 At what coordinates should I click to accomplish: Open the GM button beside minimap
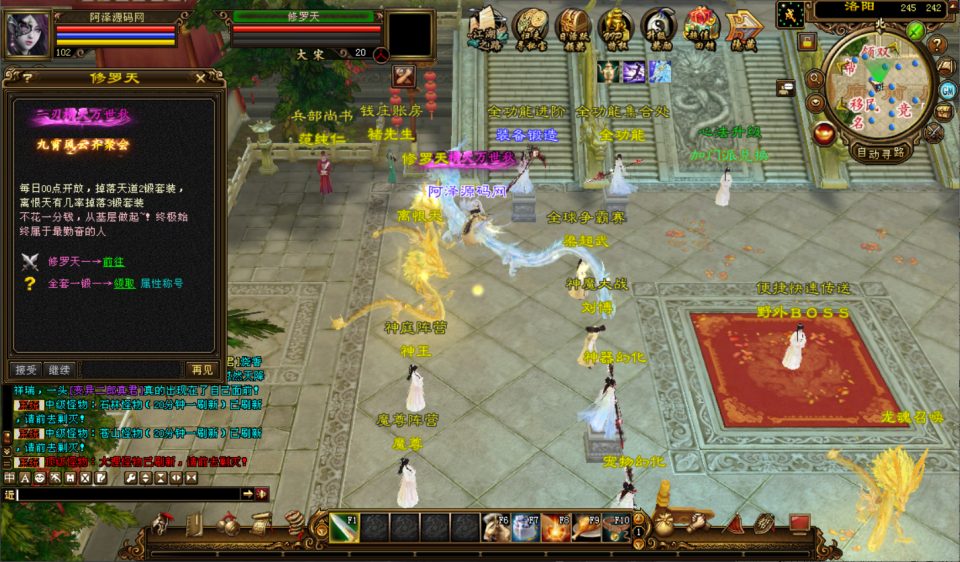[x=947, y=90]
